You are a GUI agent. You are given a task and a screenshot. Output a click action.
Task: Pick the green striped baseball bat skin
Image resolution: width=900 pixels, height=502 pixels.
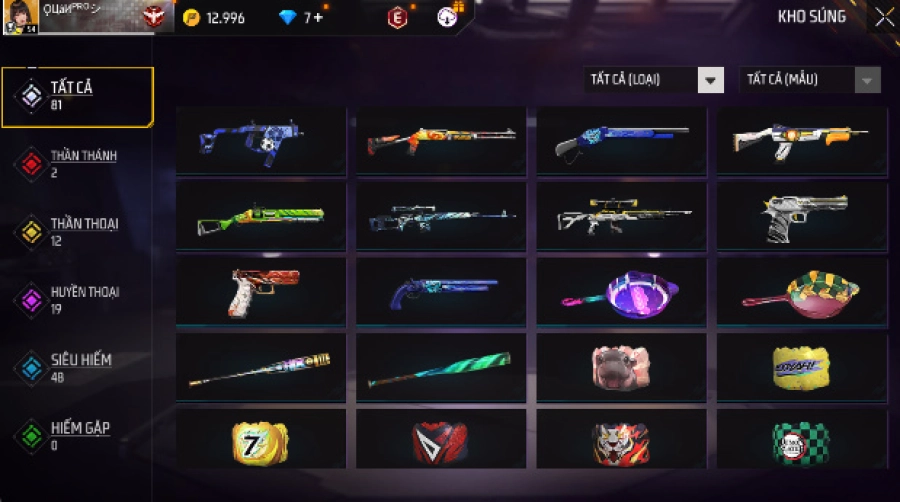(x=441, y=367)
